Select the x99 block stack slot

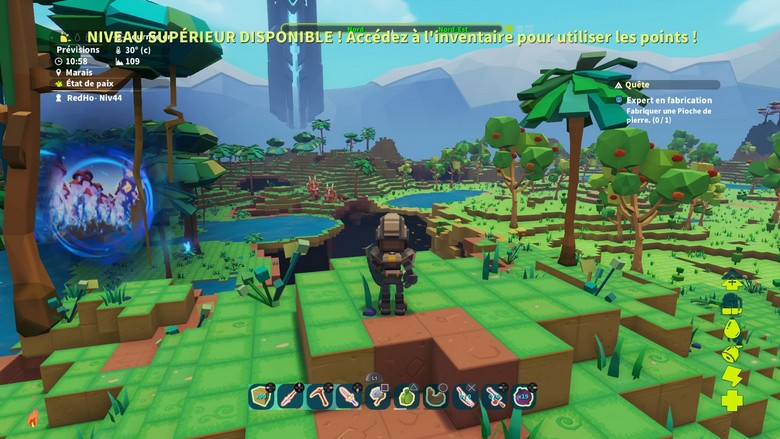tap(261, 397)
